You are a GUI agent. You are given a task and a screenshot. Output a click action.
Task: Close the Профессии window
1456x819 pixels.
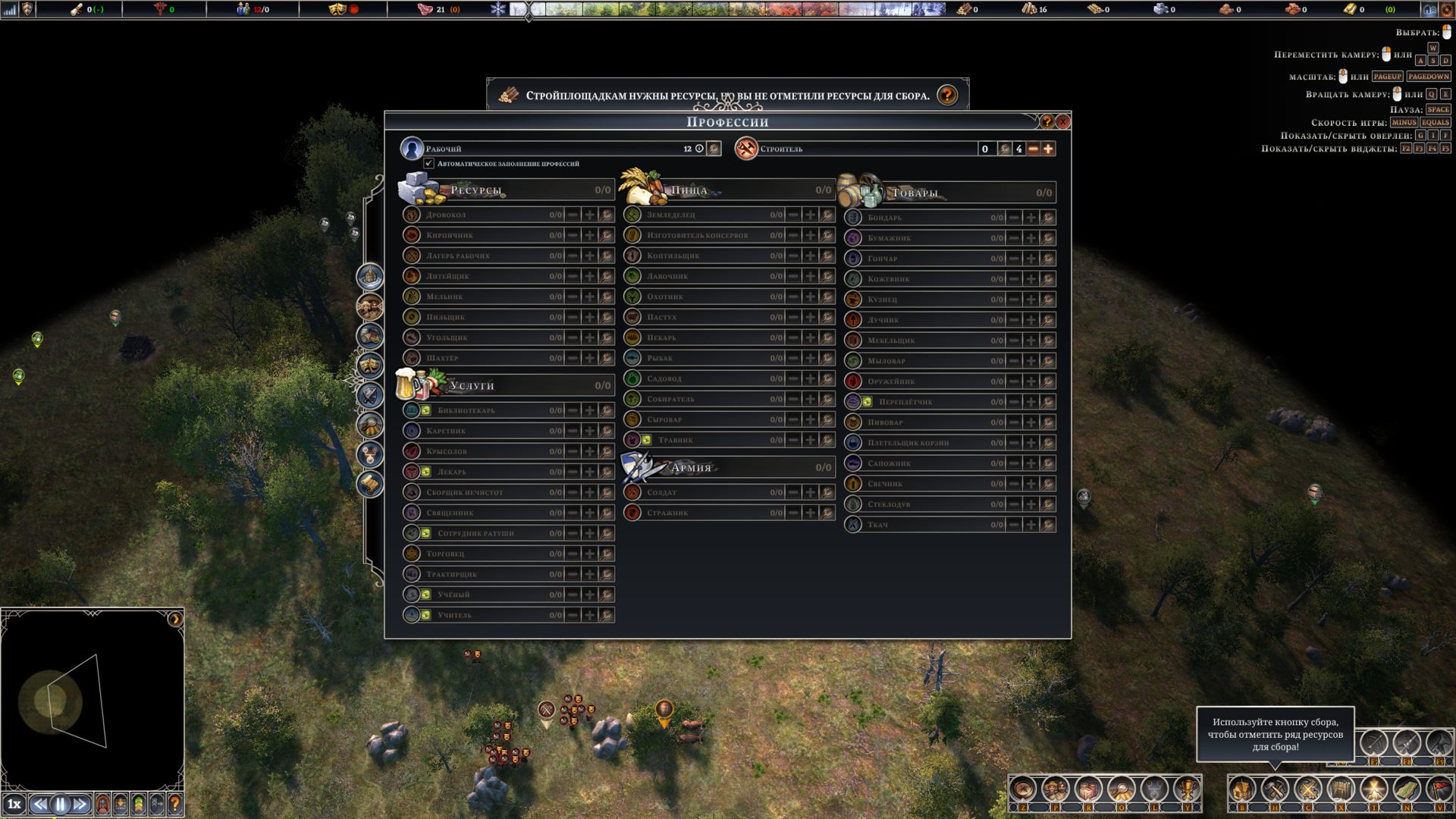pyautogui.click(x=1062, y=121)
